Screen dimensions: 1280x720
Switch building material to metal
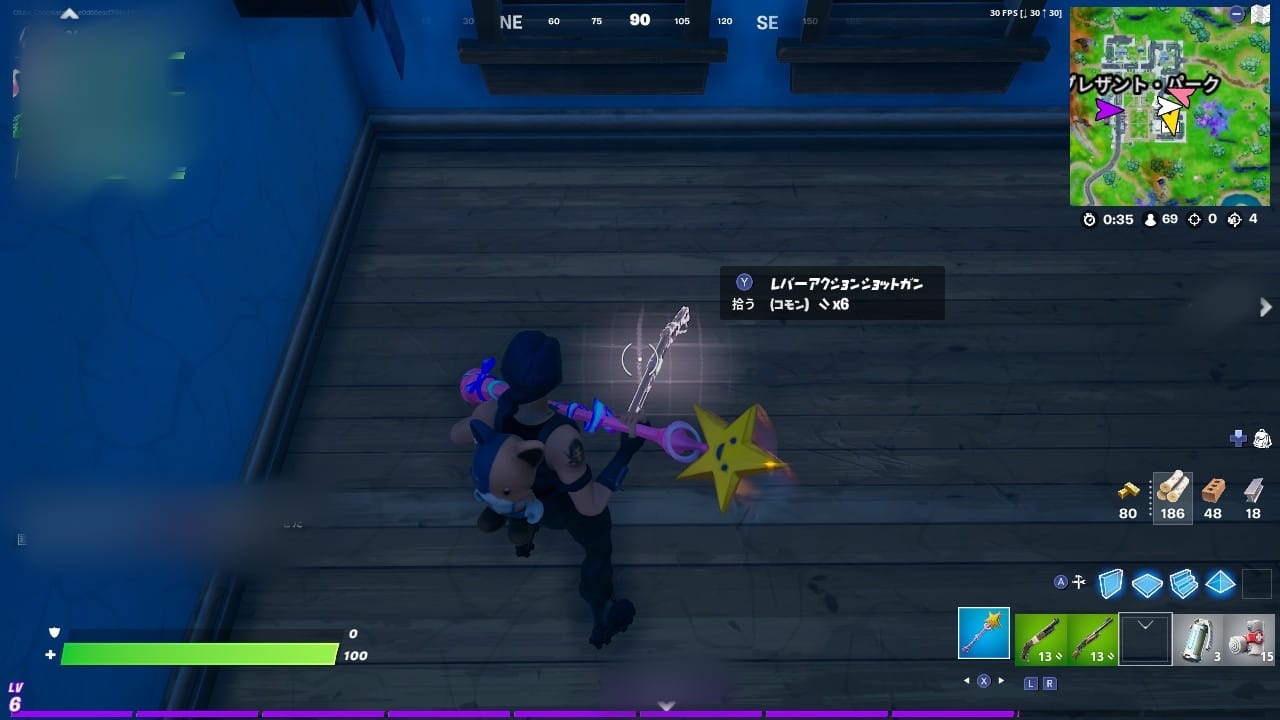[x=1254, y=497]
